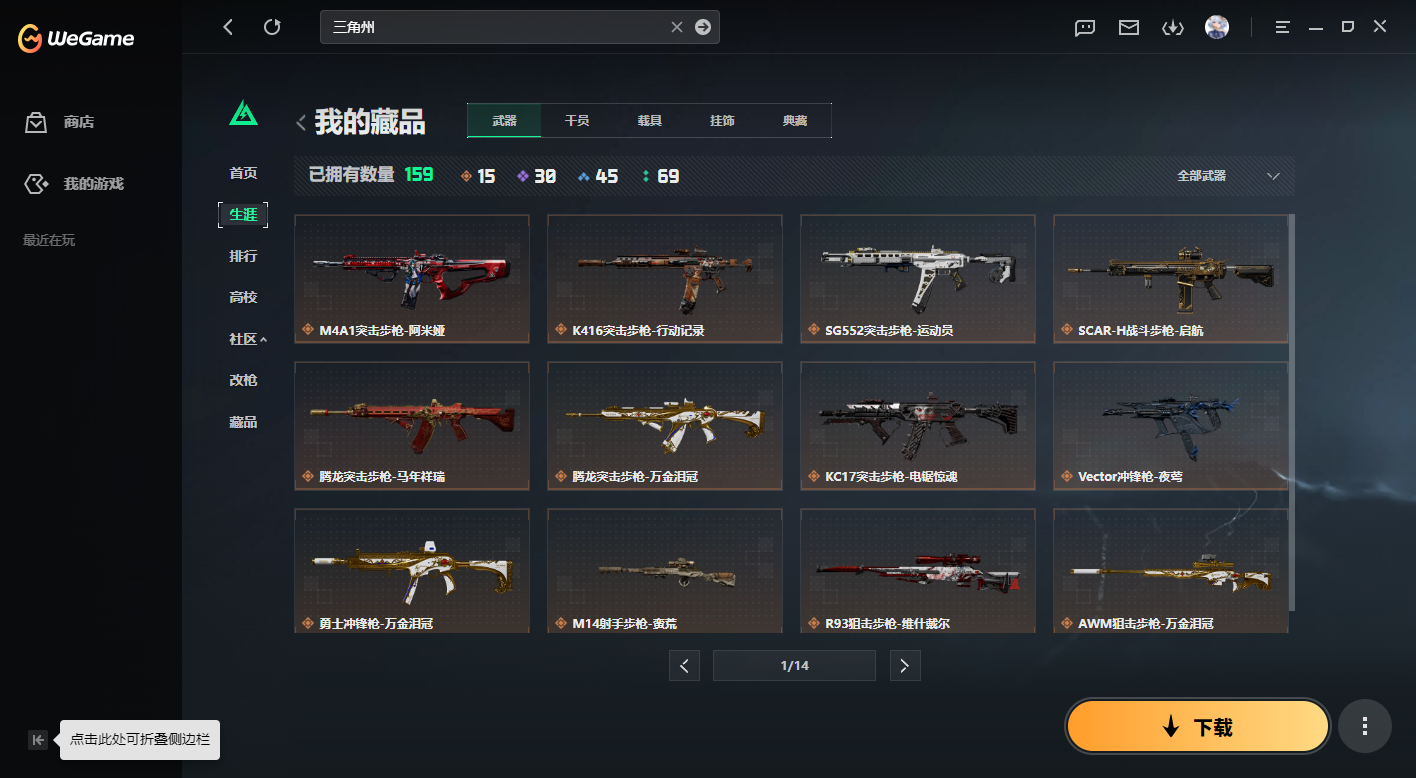This screenshot has height=778, width=1416.
Task: Switch to the 干员 tab
Action: 577,120
